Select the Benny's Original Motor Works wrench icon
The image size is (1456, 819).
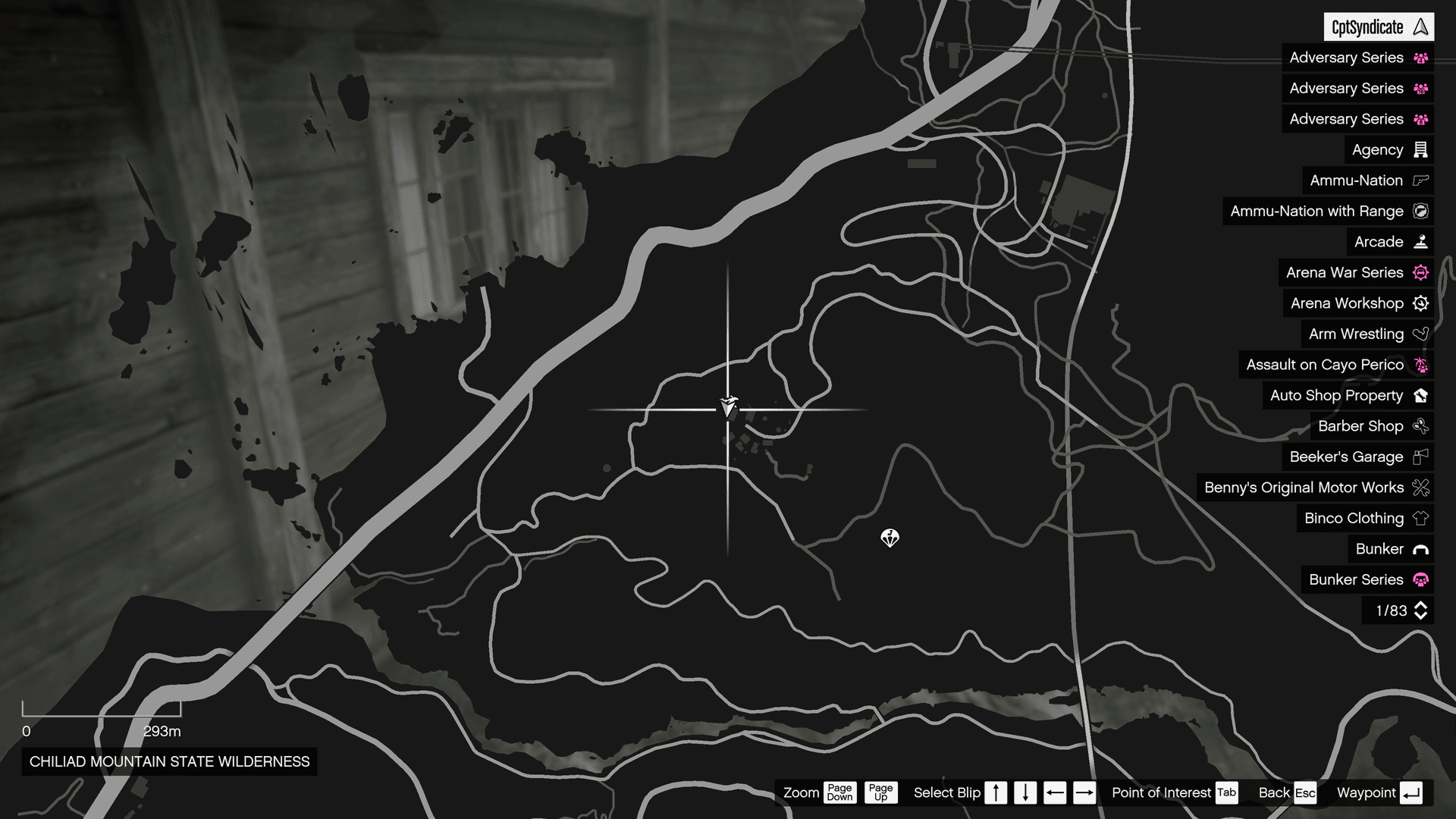[x=1420, y=488]
